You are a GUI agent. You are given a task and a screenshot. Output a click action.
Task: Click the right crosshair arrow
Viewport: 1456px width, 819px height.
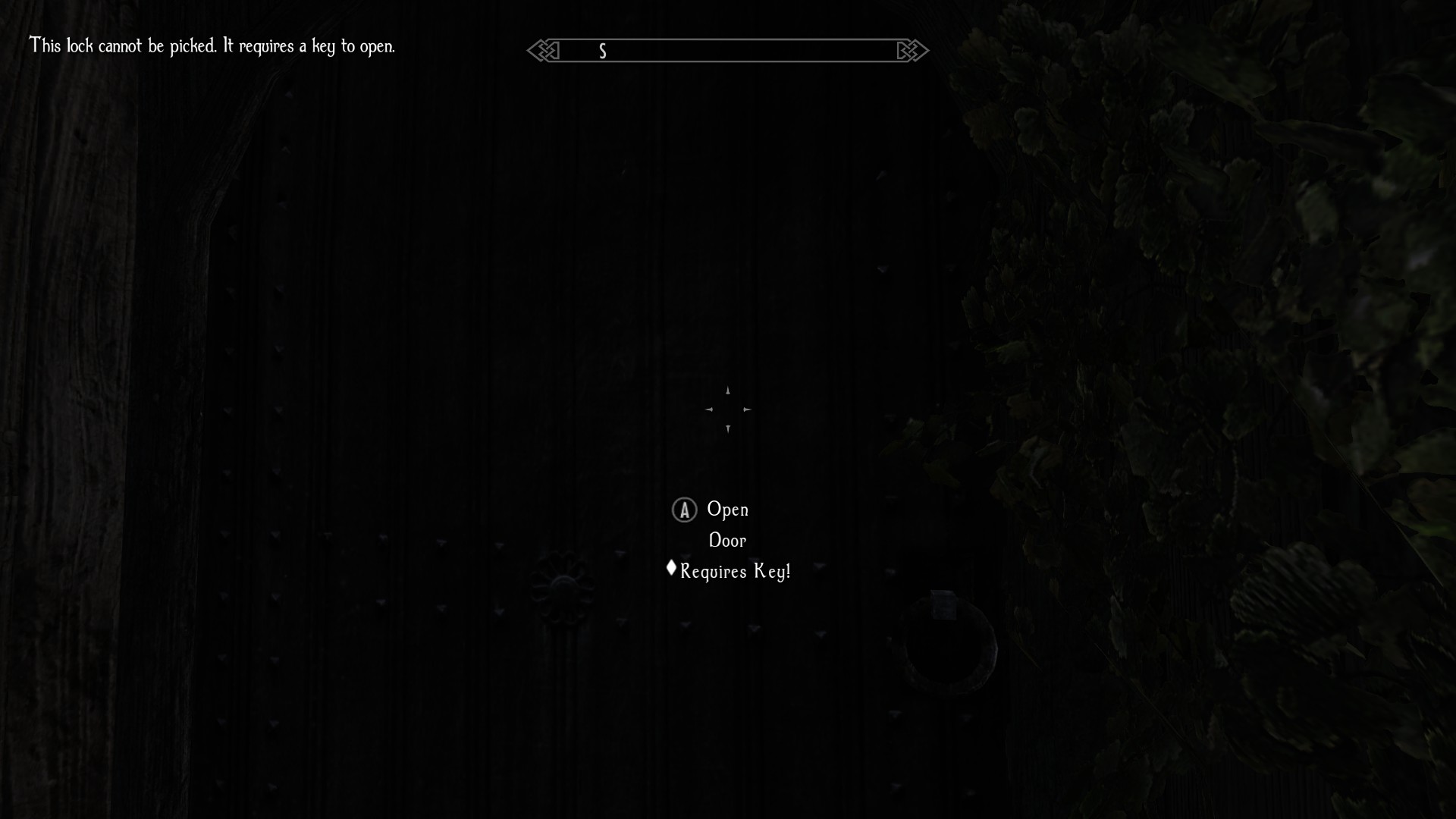tap(748, 409)
